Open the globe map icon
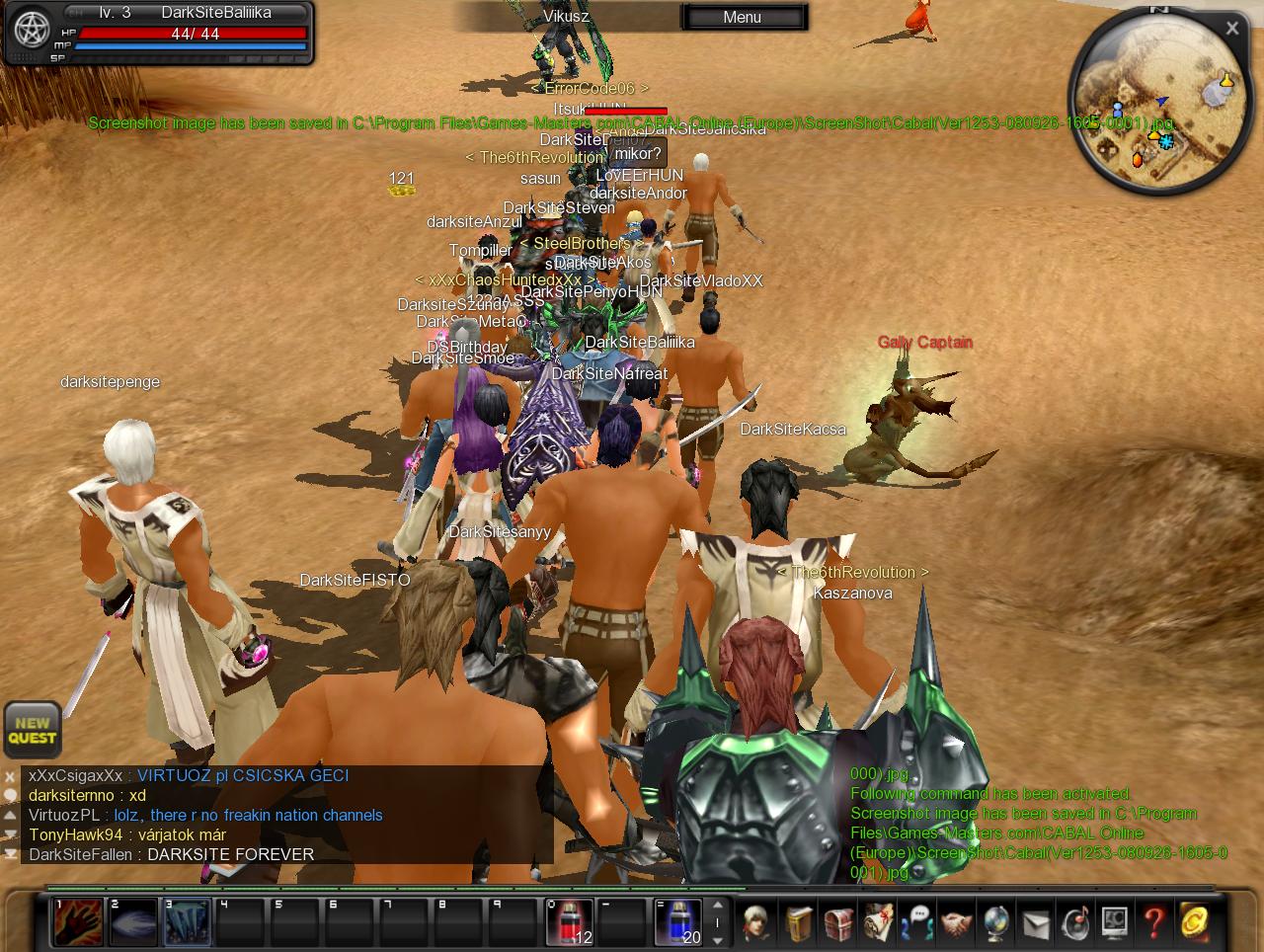This screenshot has height=952, width=1264. click(x=996, y=922)
